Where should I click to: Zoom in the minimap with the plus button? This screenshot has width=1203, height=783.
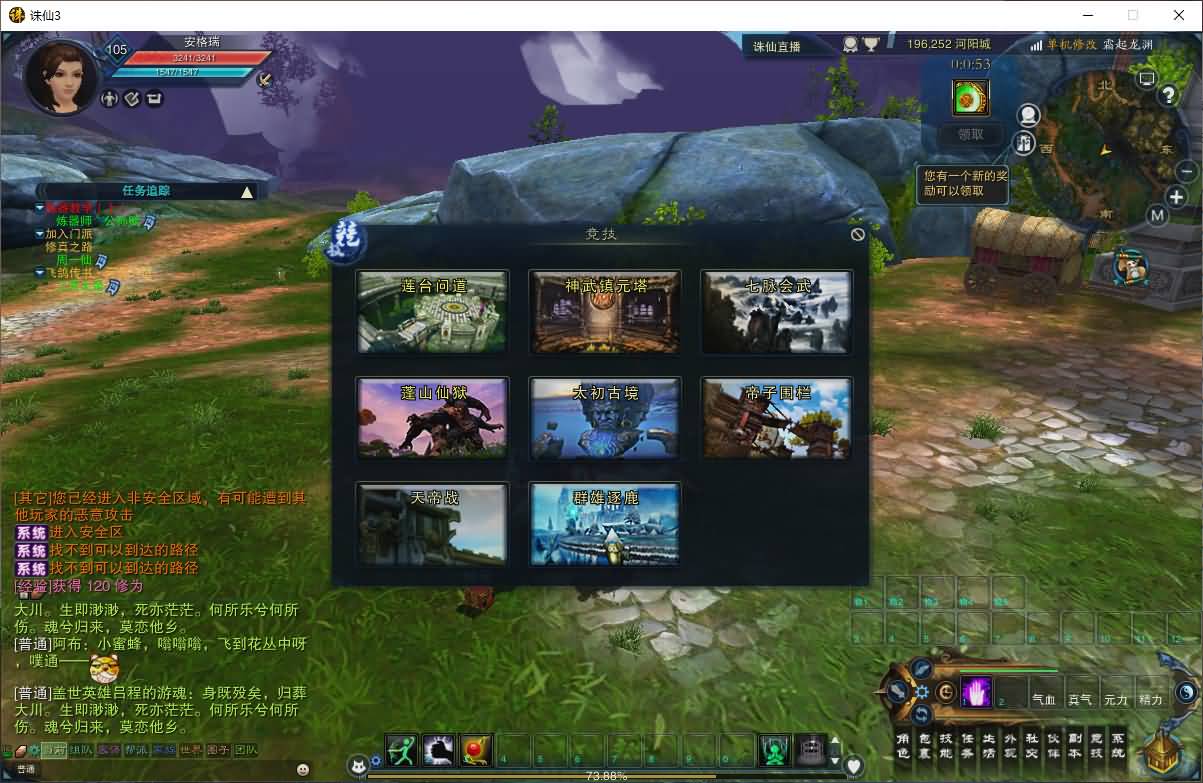click(x=1177, y=197)
